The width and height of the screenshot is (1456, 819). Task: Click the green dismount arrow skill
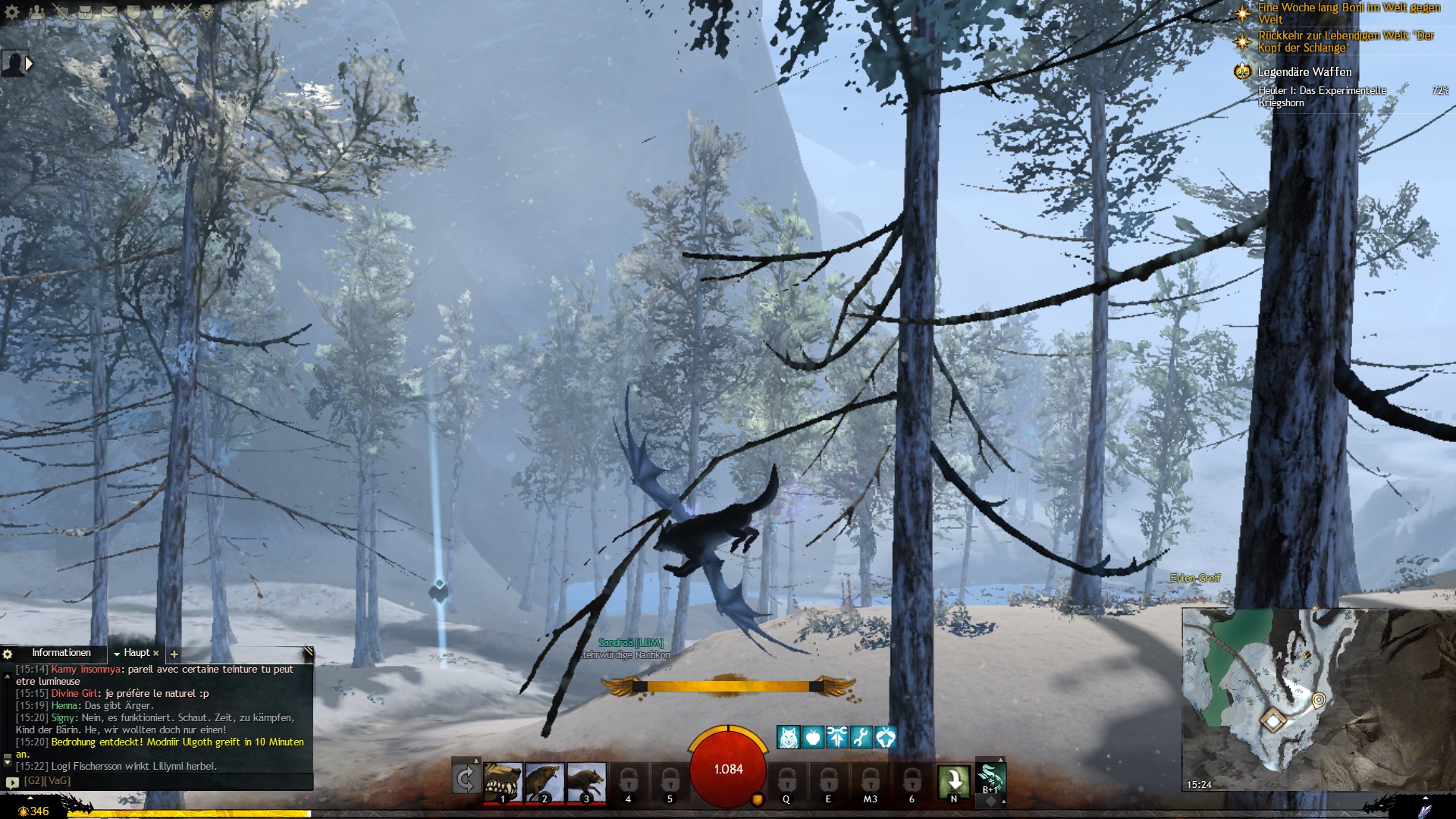pos(953,780)
